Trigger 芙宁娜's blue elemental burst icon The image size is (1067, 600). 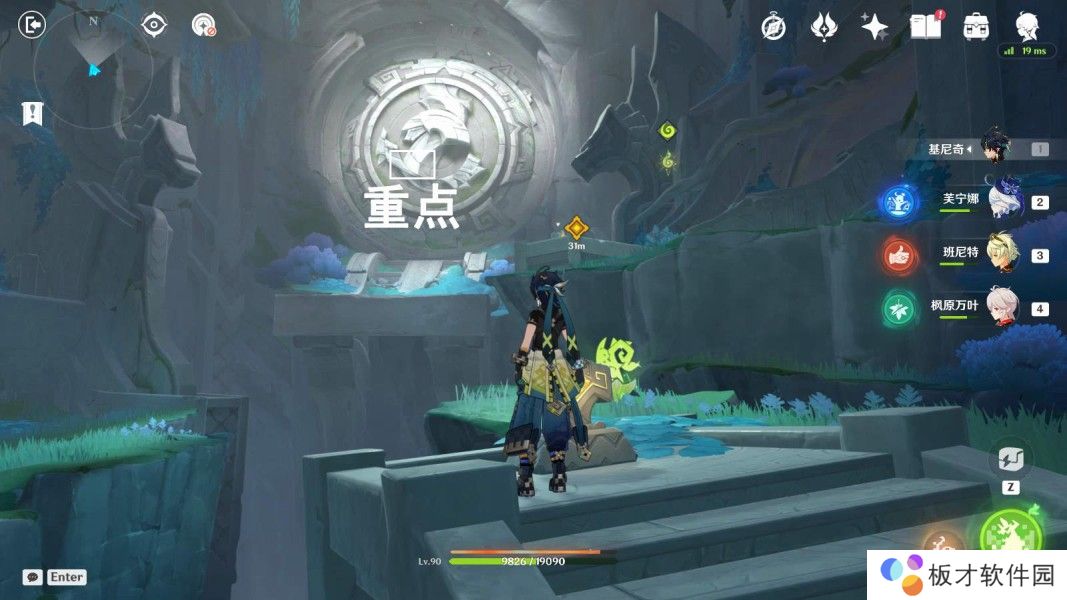click(898, 202)
